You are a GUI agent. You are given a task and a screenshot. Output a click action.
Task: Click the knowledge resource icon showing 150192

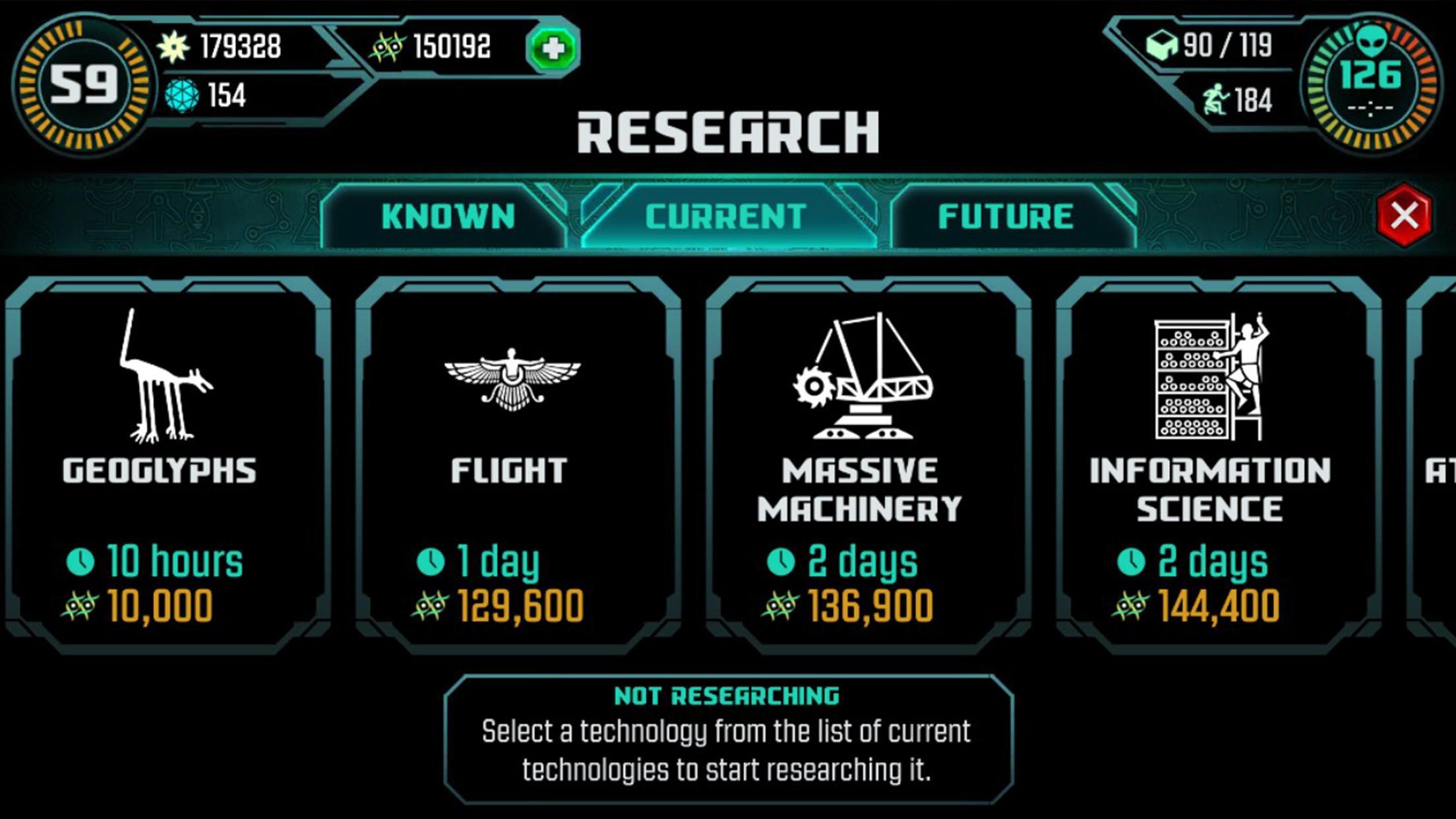[388, 45]
